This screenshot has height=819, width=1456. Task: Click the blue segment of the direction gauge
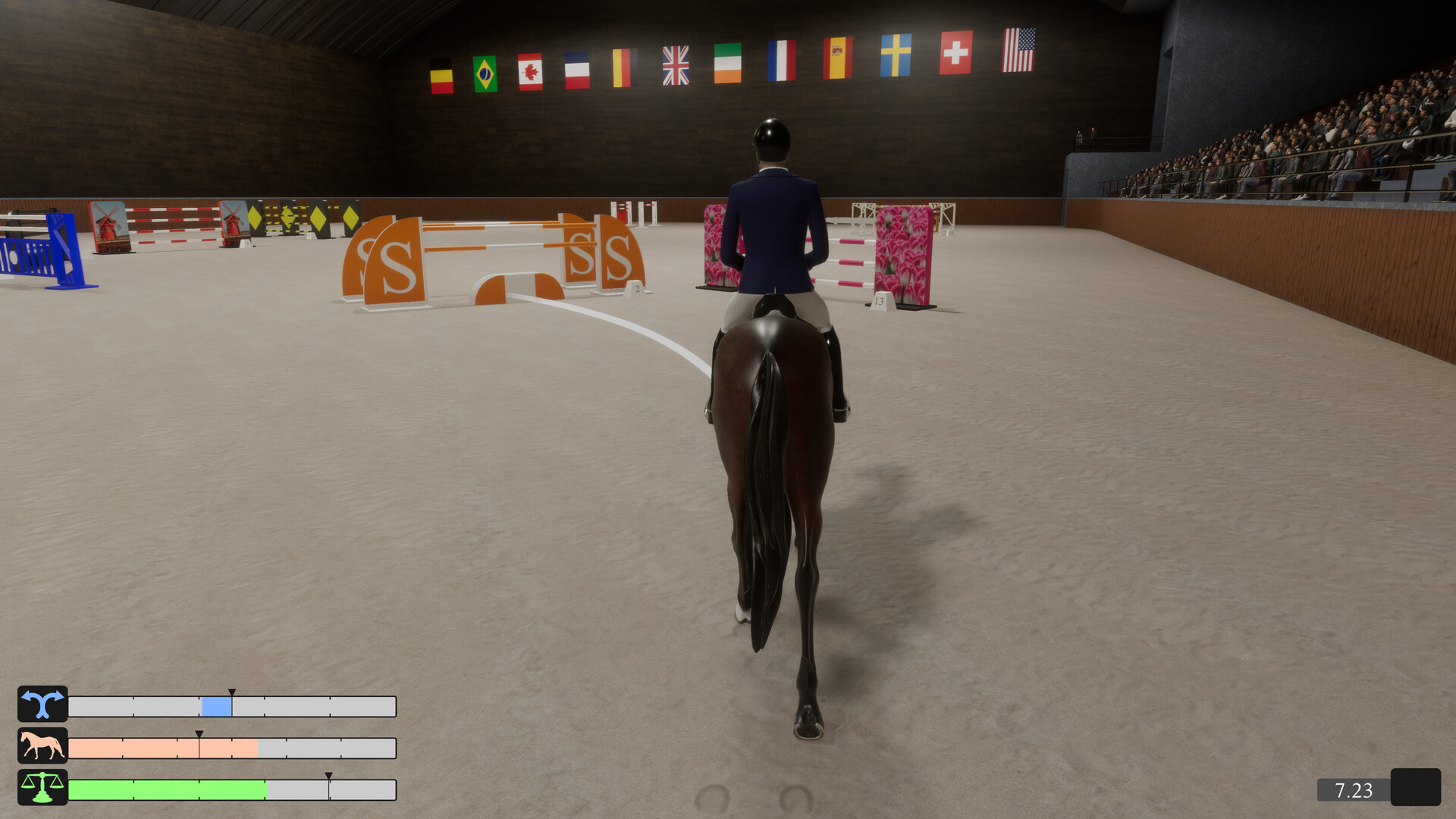(216, 705)
